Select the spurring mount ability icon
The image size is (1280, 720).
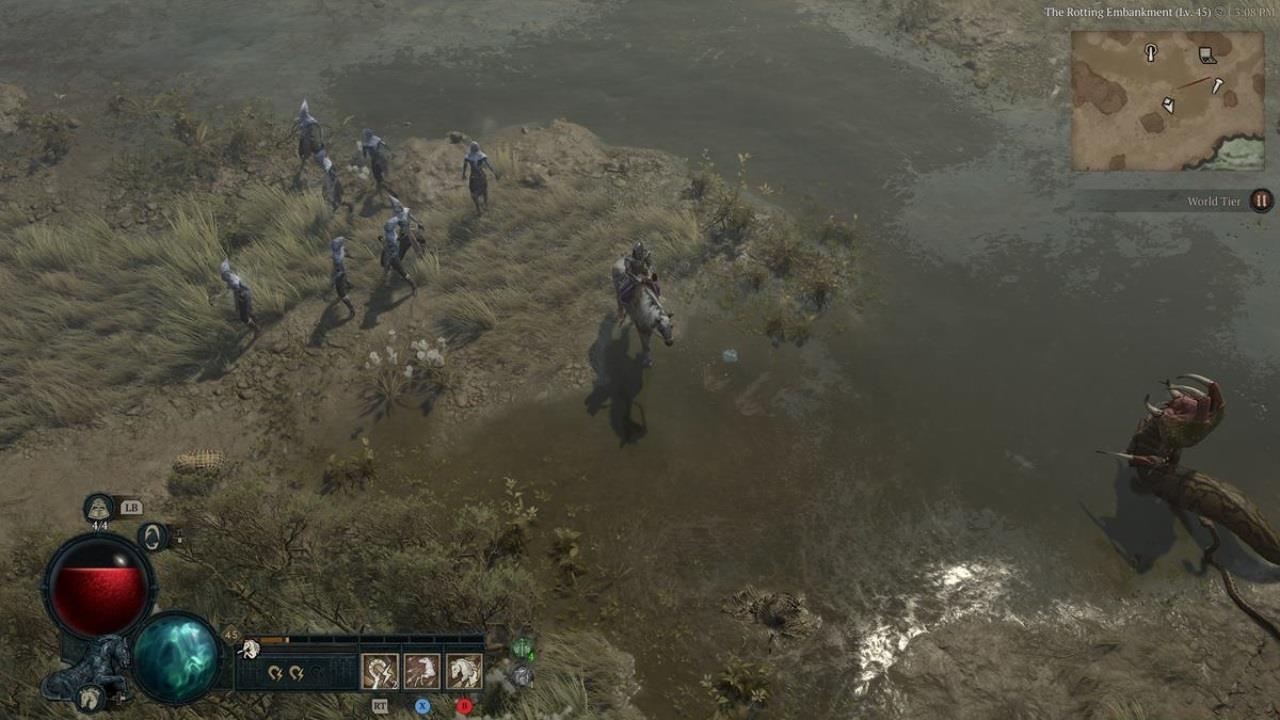tap(378, 672)
